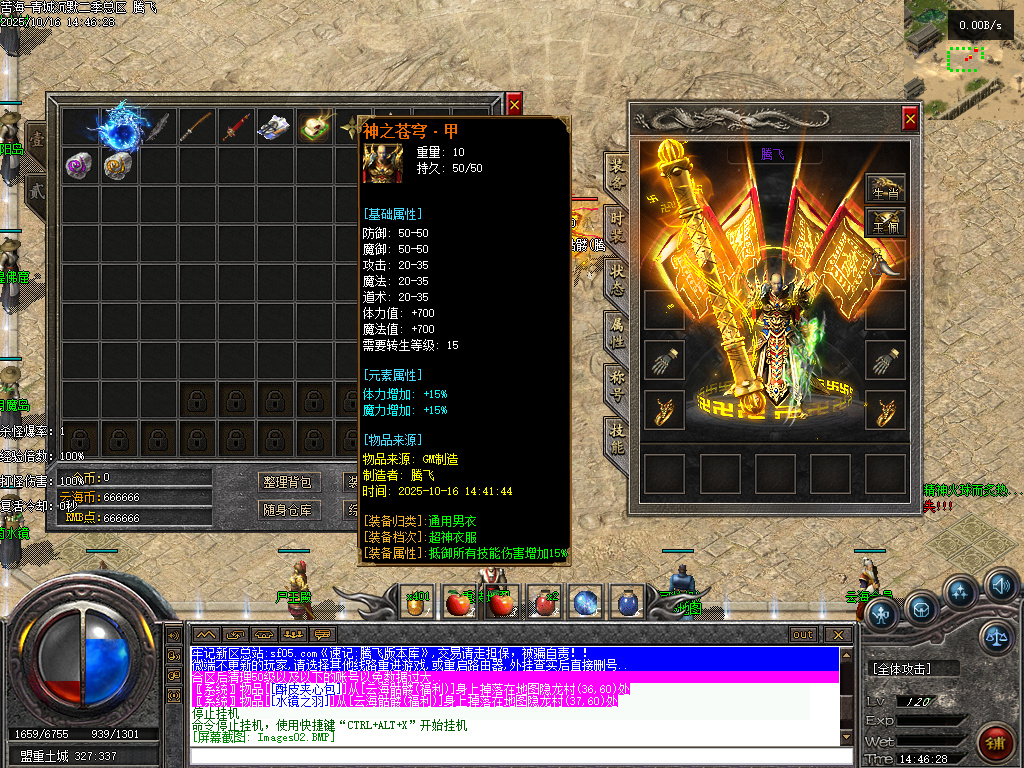The height and width of the screenshot is (768, 1024).
Task: Toggle the speaker sound button
Action: click(x=1000, y=586)
